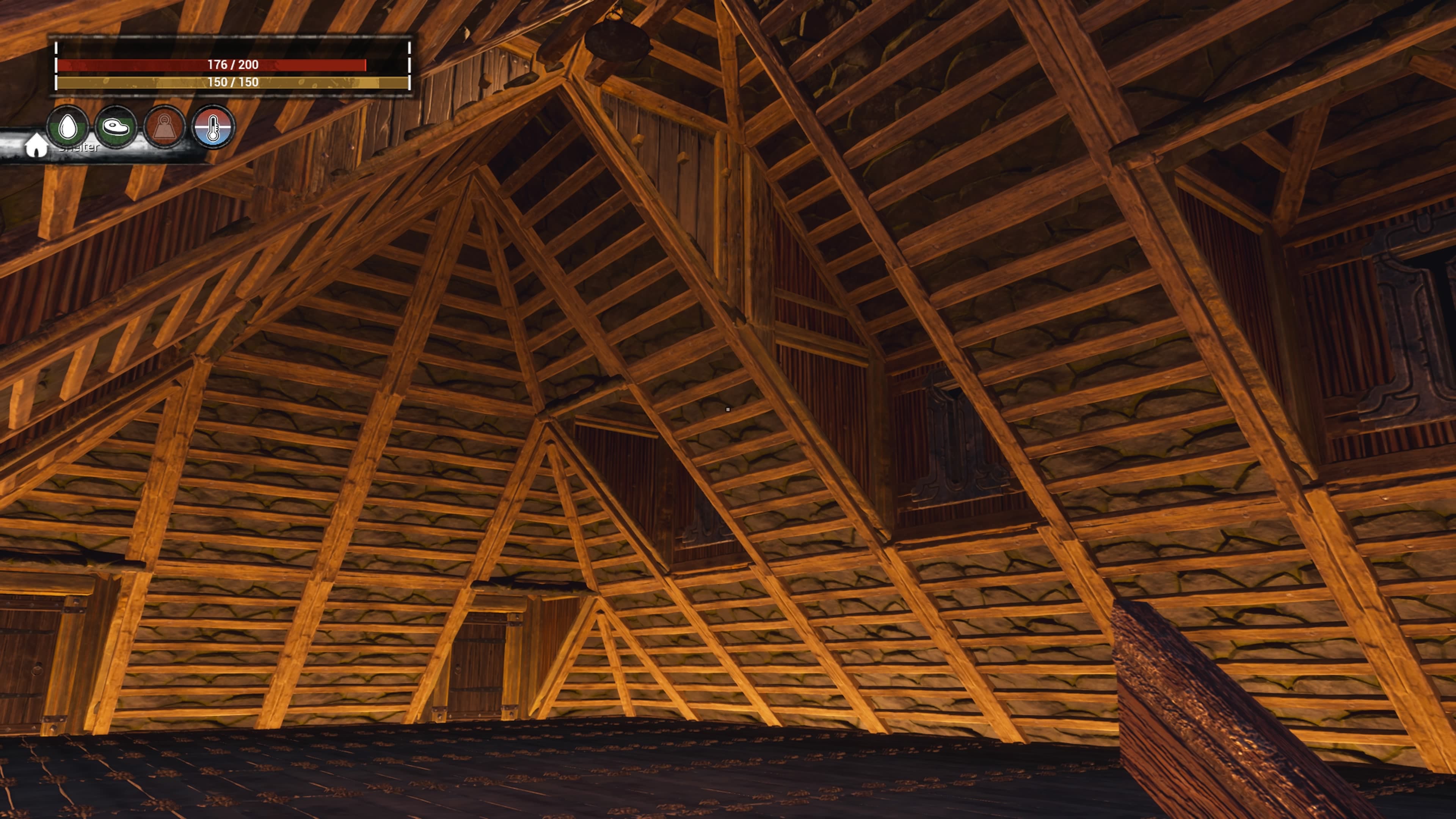Expand the HUD stat bars panel
The height and width of the screenshot is (819, 1456).
click(232, 68)
